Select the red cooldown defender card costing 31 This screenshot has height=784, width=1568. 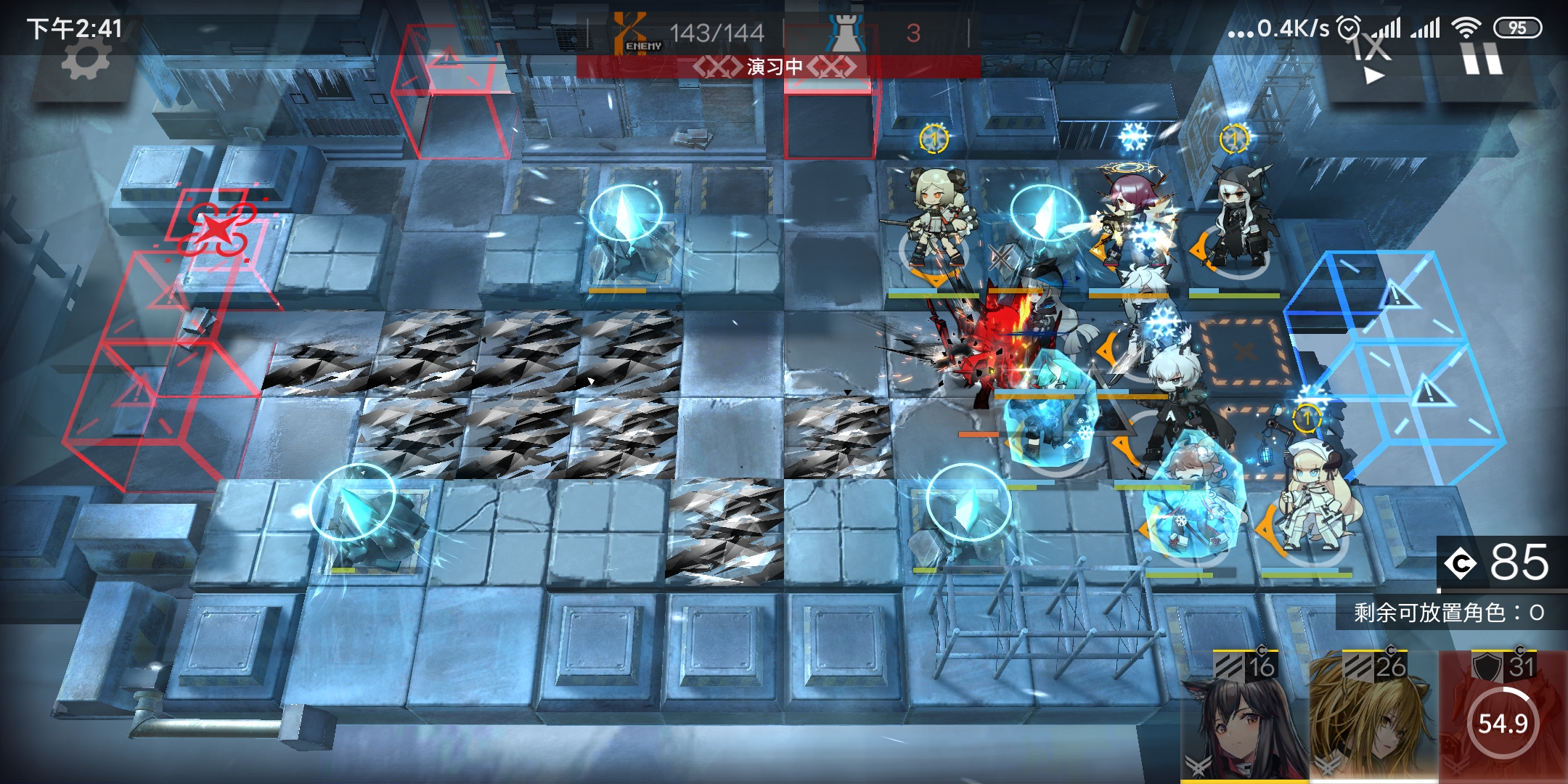click(1503, 716)
